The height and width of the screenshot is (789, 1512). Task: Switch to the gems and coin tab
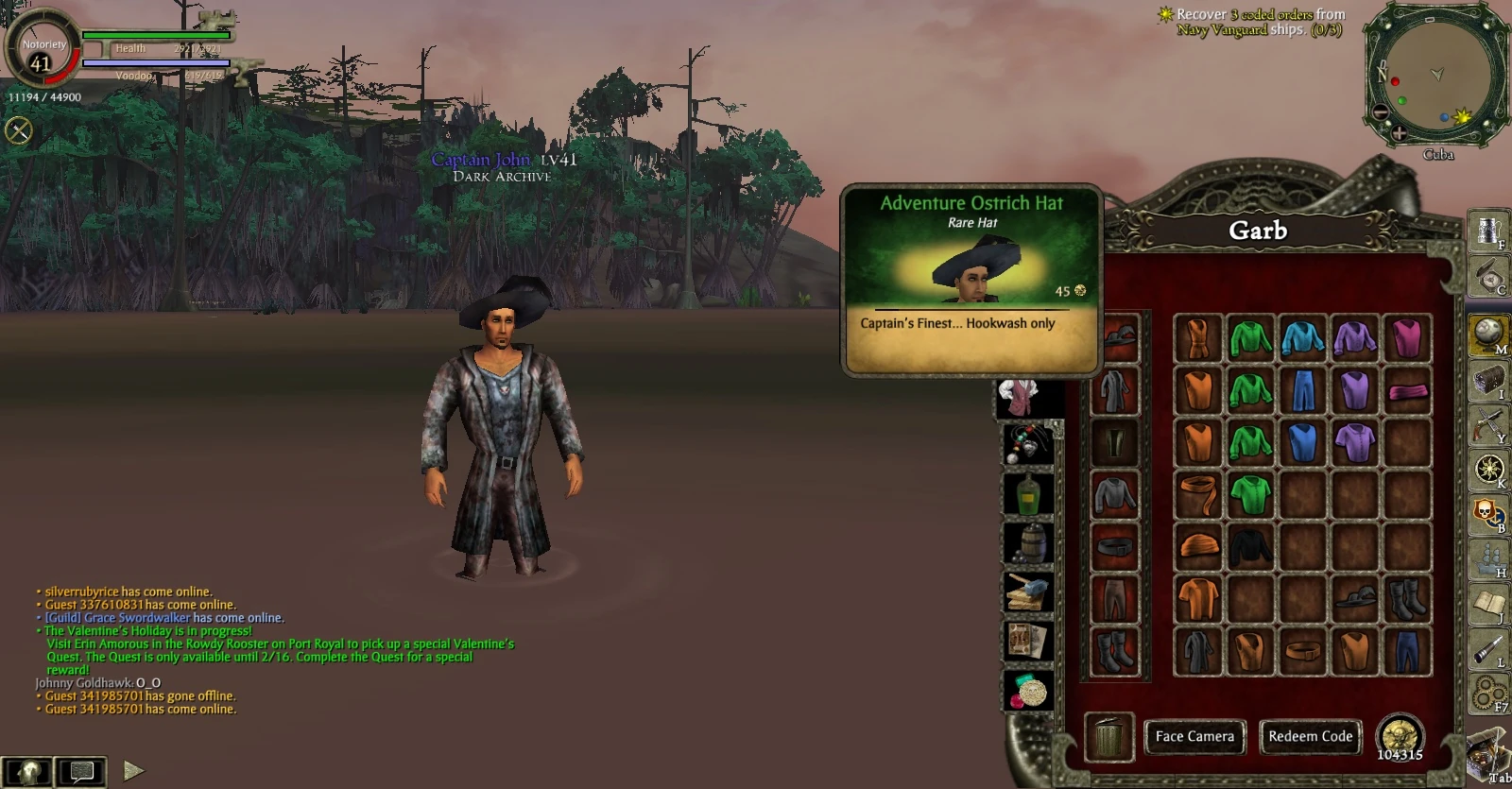pos(1028,691)
